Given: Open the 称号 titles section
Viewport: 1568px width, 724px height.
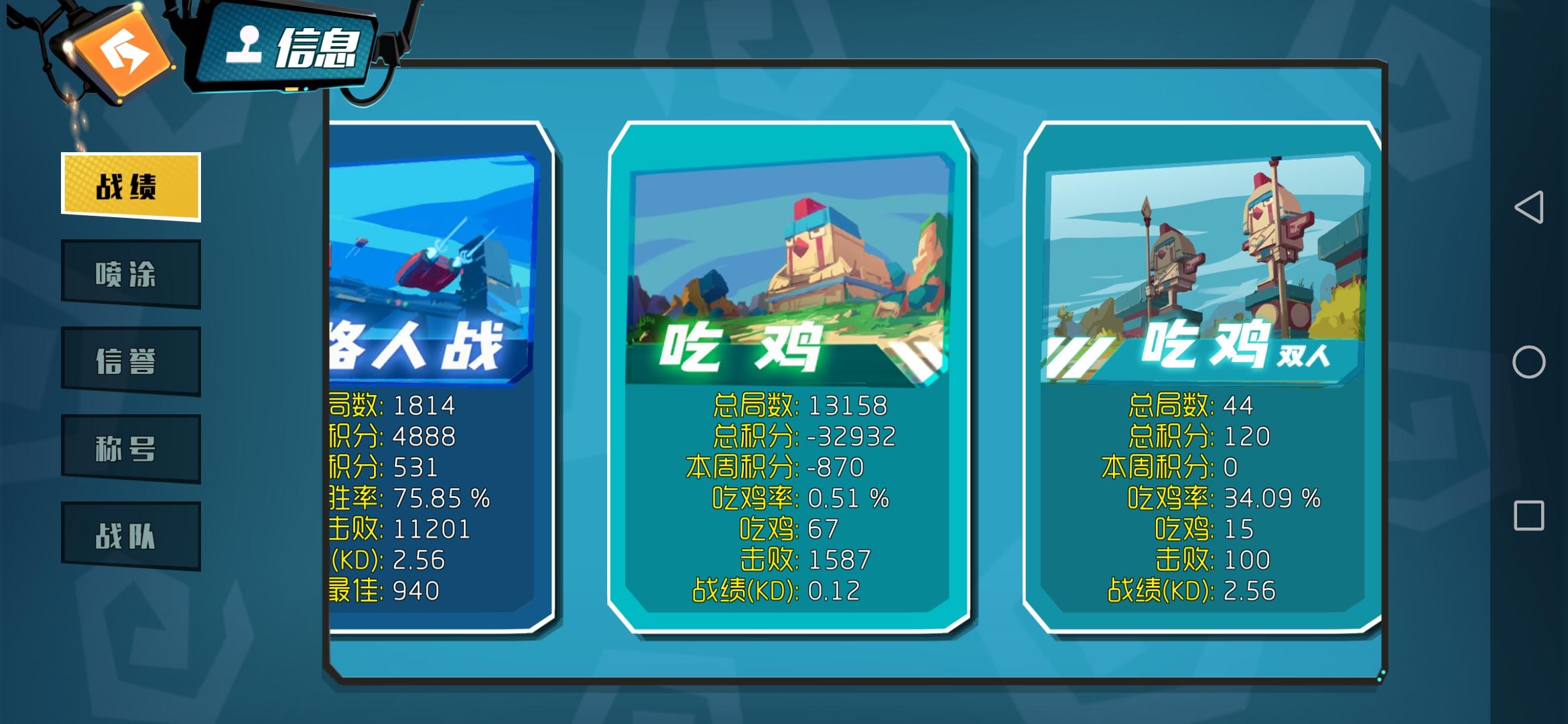Looking at the screenshot, I should pos(130,448).
